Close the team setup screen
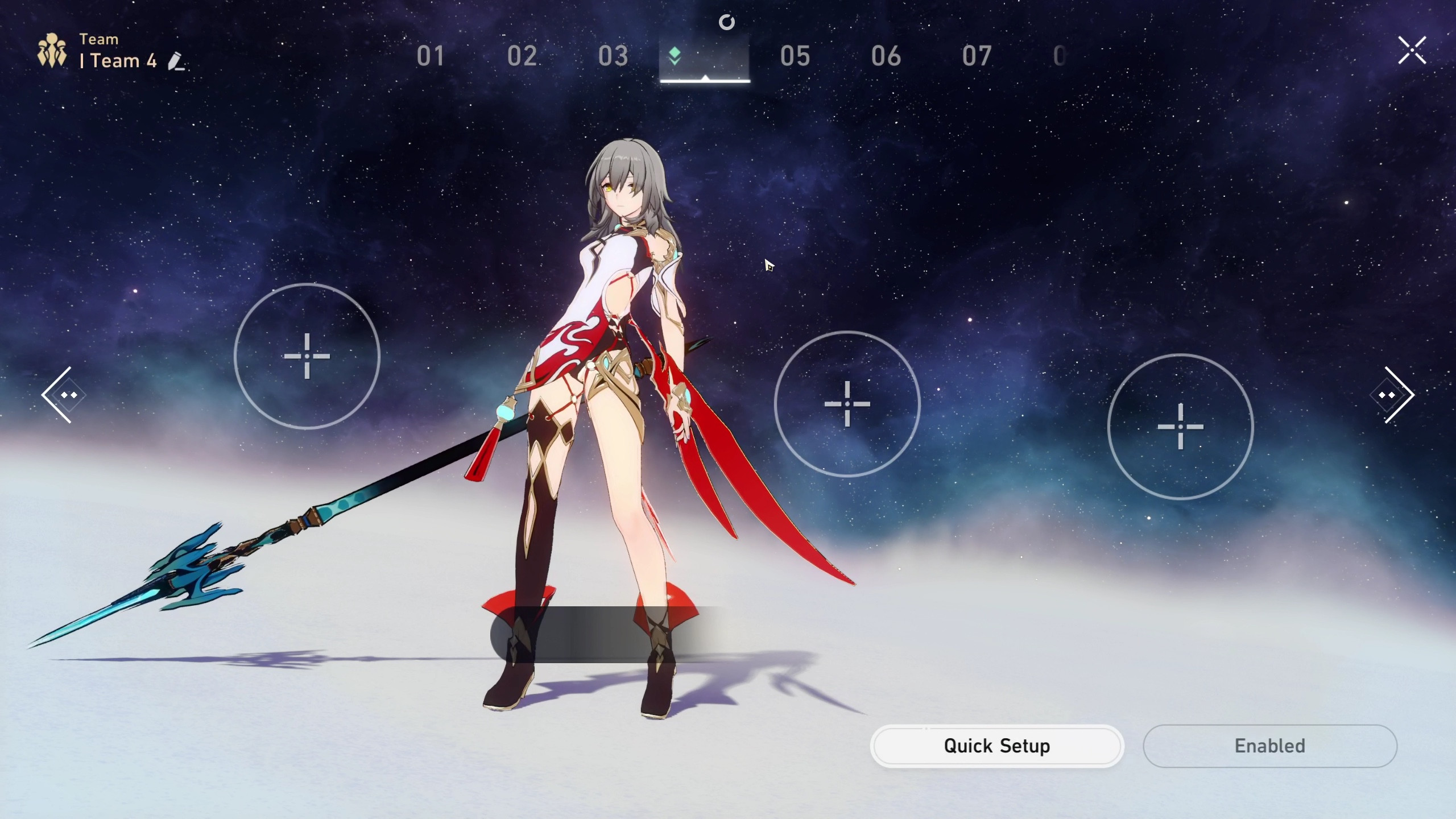Screen dimensions: 1456x819 [x=1412, y=51]
